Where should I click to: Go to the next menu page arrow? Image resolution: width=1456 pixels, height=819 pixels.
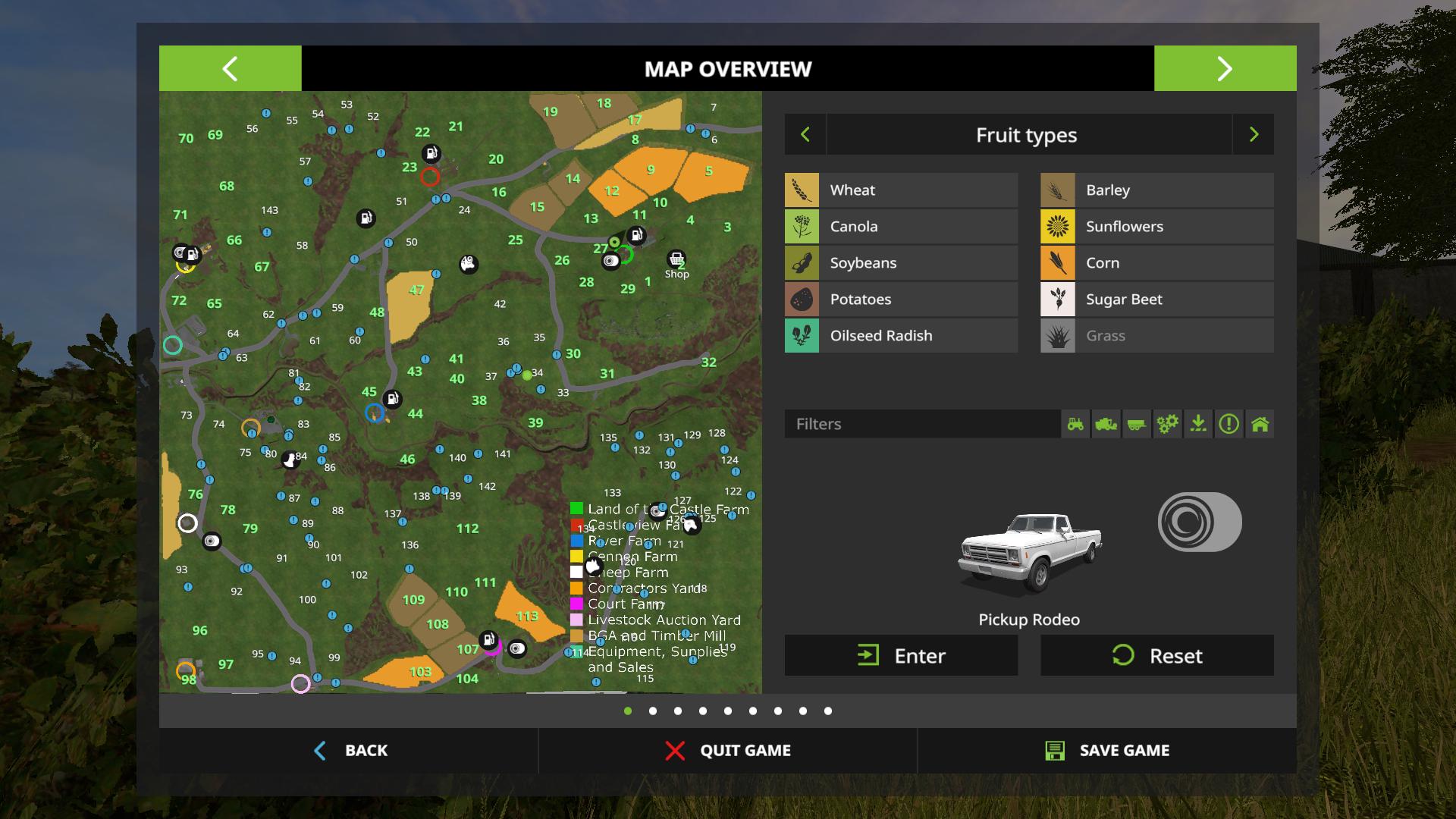[1225, 69]
